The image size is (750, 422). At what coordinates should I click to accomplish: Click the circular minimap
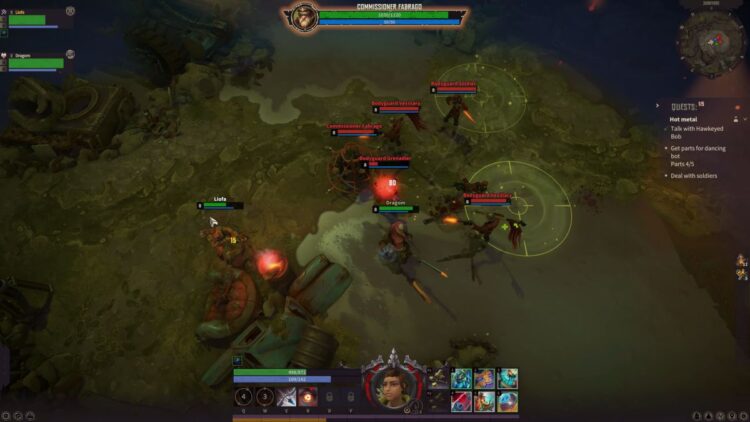710,39
